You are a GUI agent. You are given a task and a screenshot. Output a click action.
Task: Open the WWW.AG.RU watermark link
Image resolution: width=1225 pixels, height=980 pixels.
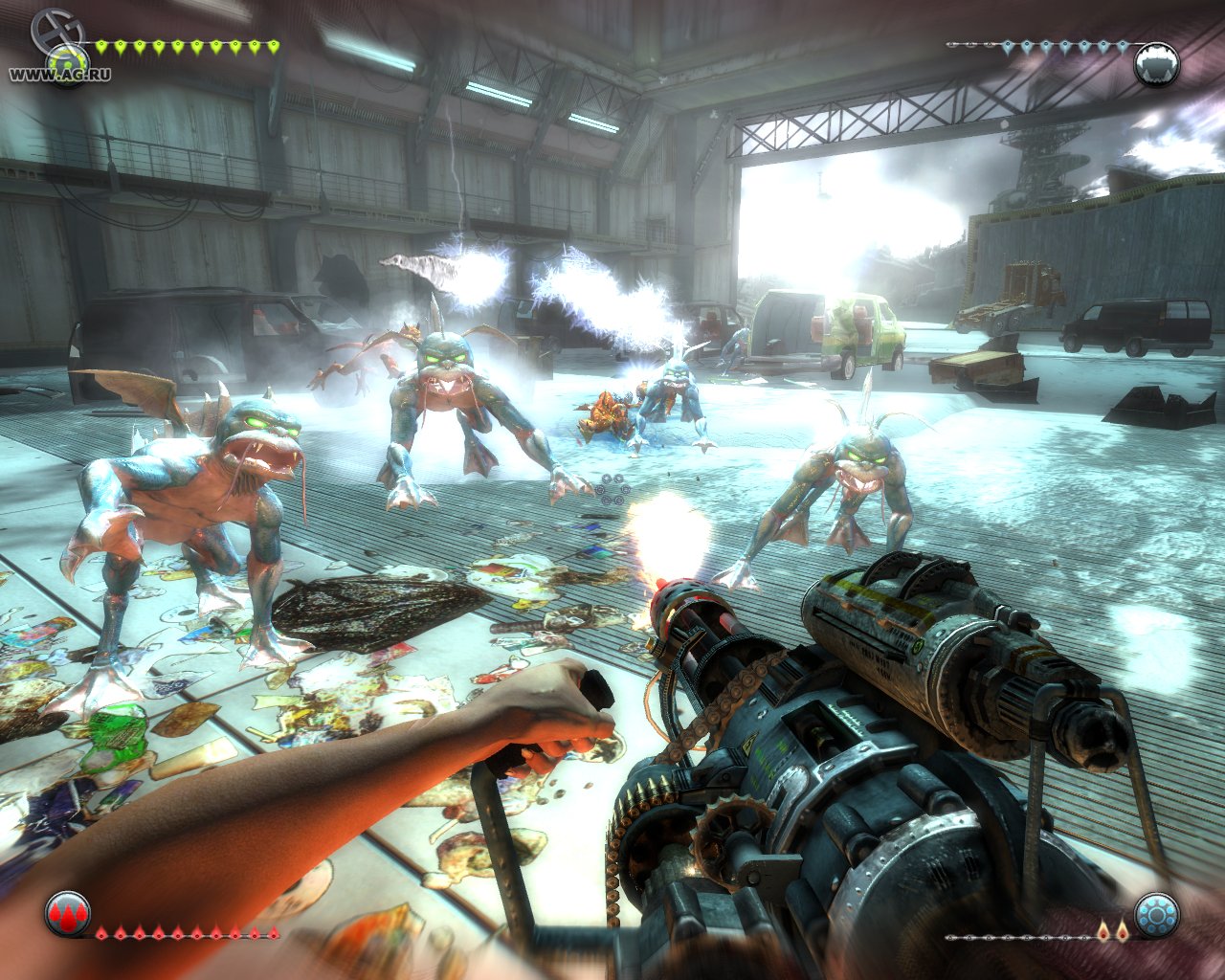pyautogui.click(x=59, y=75)
